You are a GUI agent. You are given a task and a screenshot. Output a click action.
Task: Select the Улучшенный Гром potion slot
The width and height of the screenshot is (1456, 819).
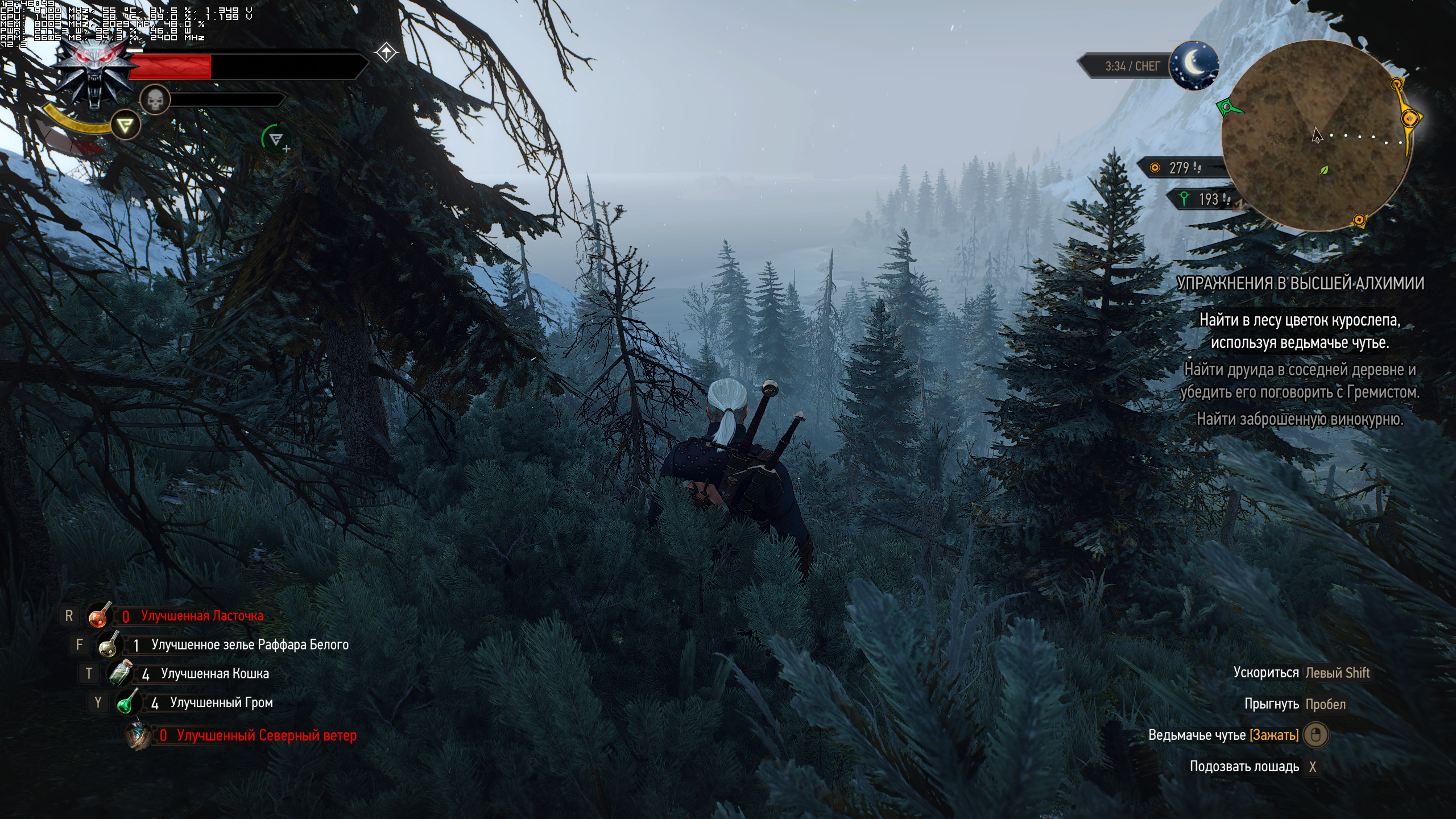(128, 703)
